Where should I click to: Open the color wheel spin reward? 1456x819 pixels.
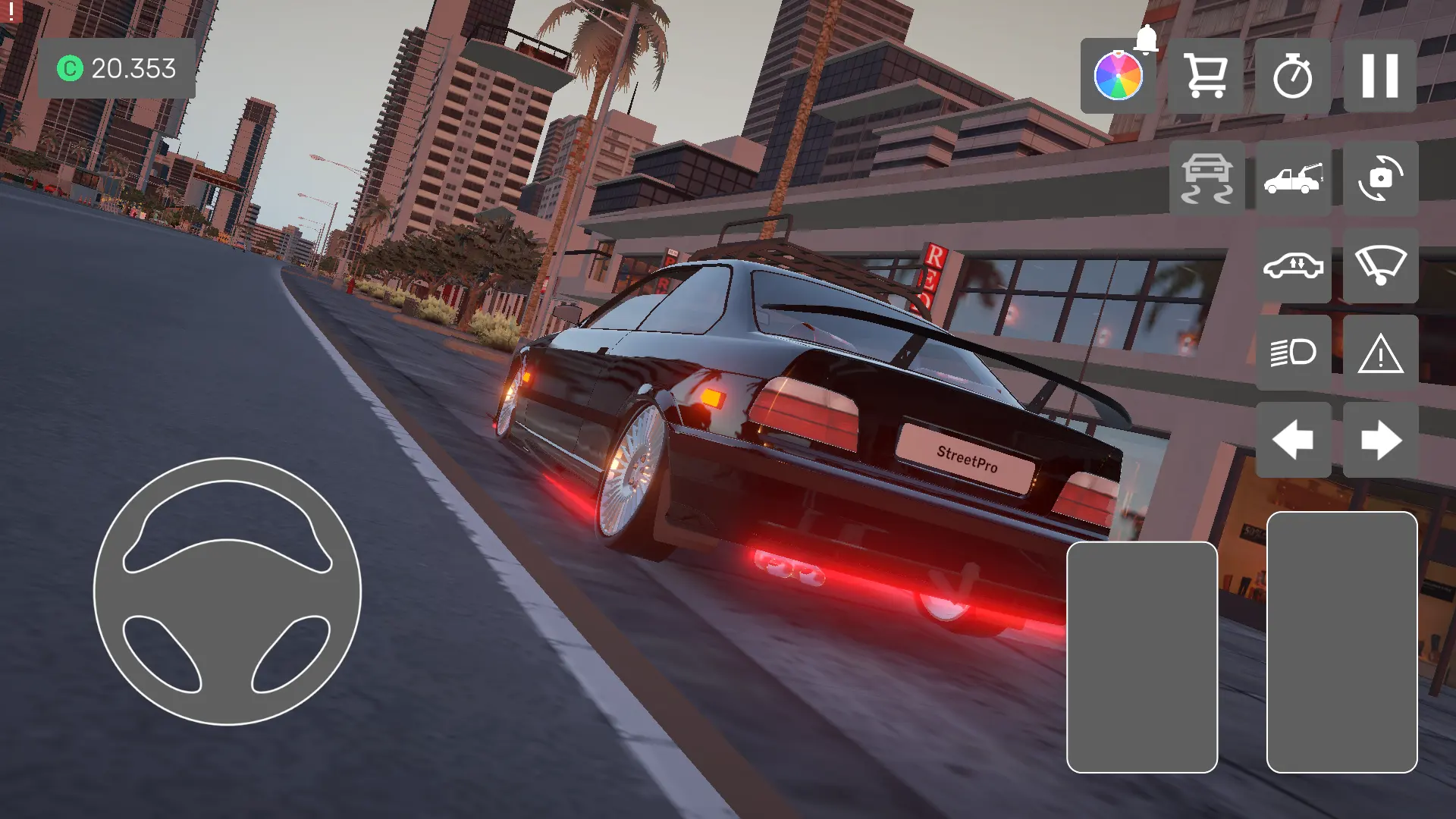click(1118, 76)
